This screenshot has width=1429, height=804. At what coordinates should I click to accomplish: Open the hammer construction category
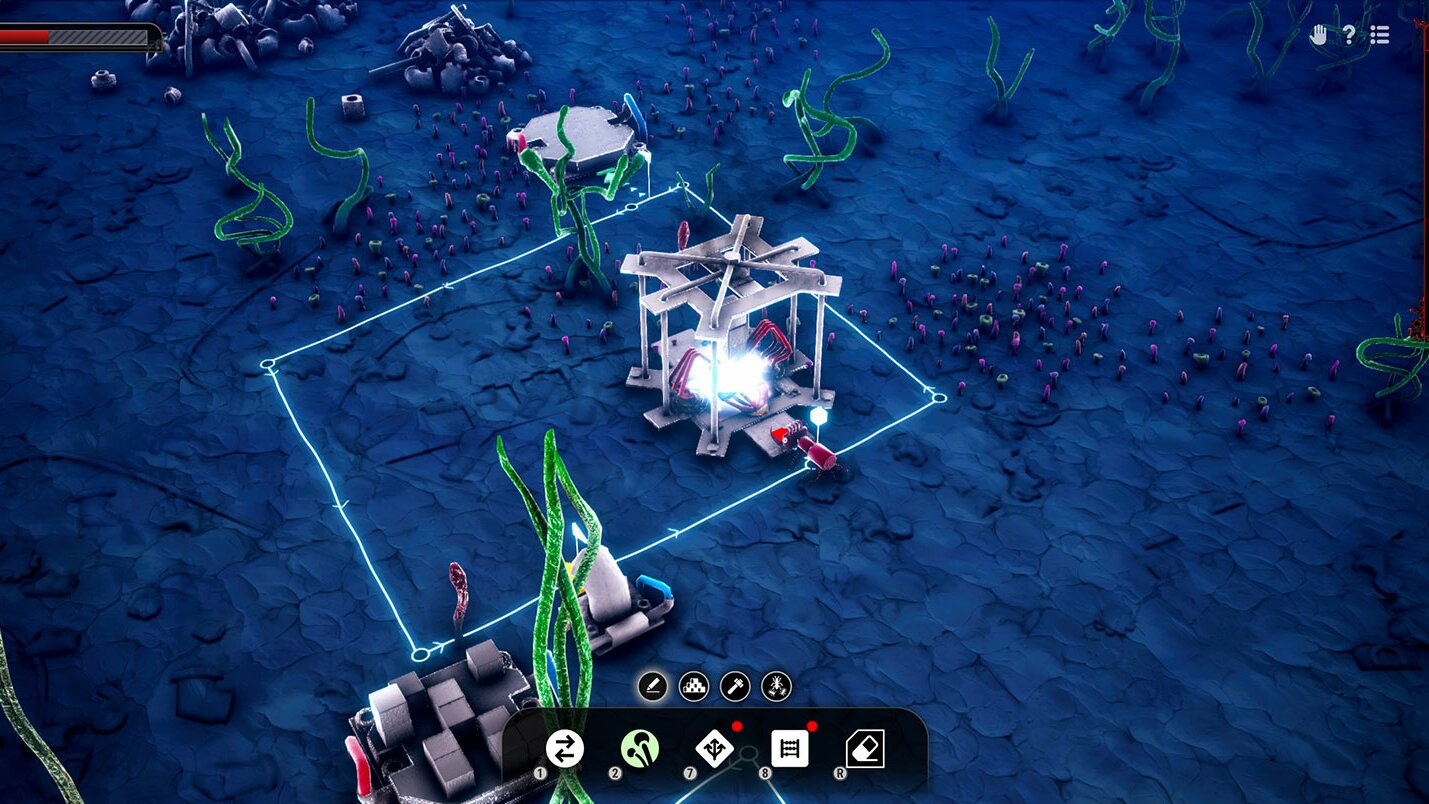(x=734, y=686)
